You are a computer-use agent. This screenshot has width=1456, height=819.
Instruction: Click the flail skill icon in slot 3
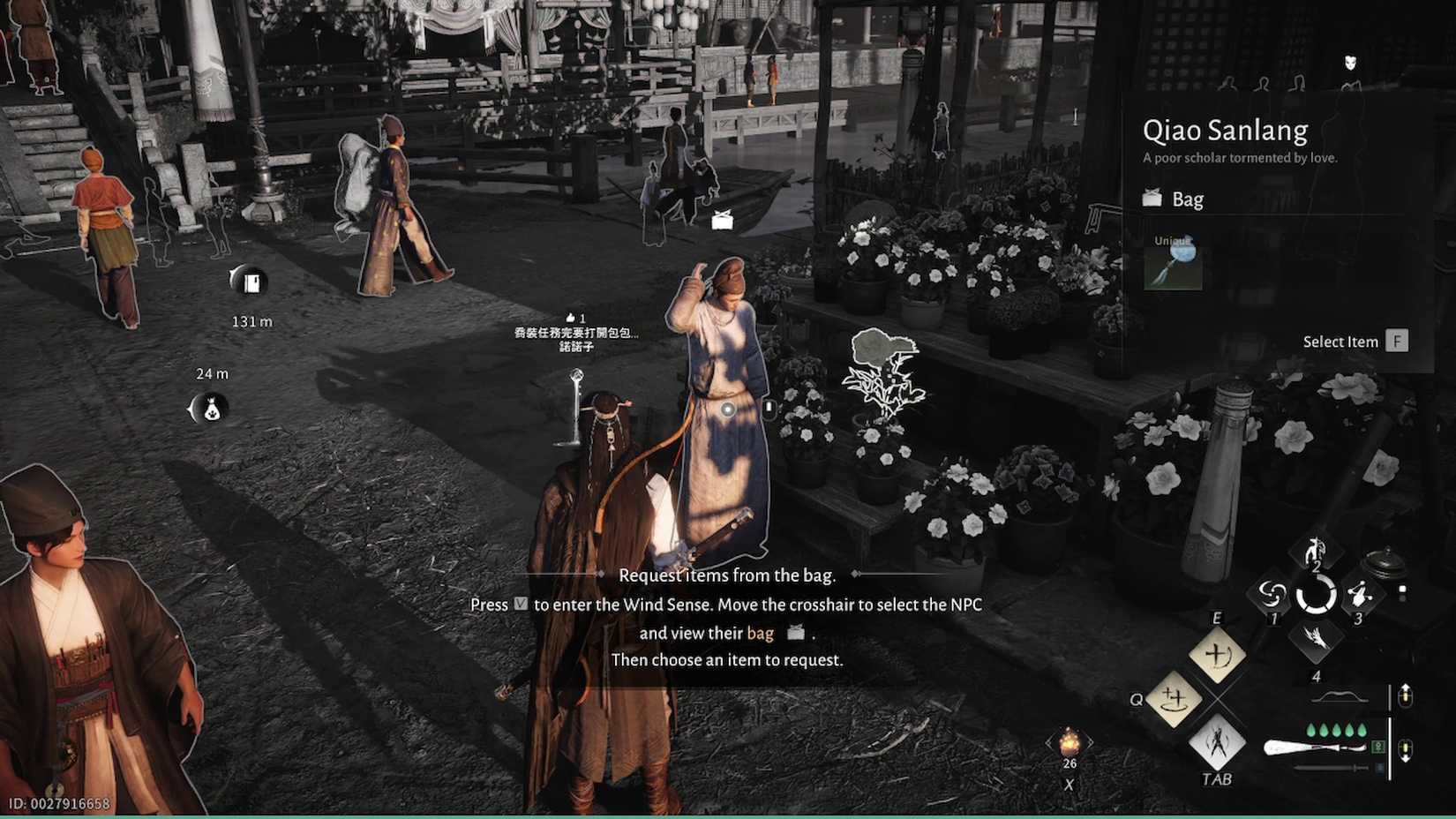point(1358,595)
